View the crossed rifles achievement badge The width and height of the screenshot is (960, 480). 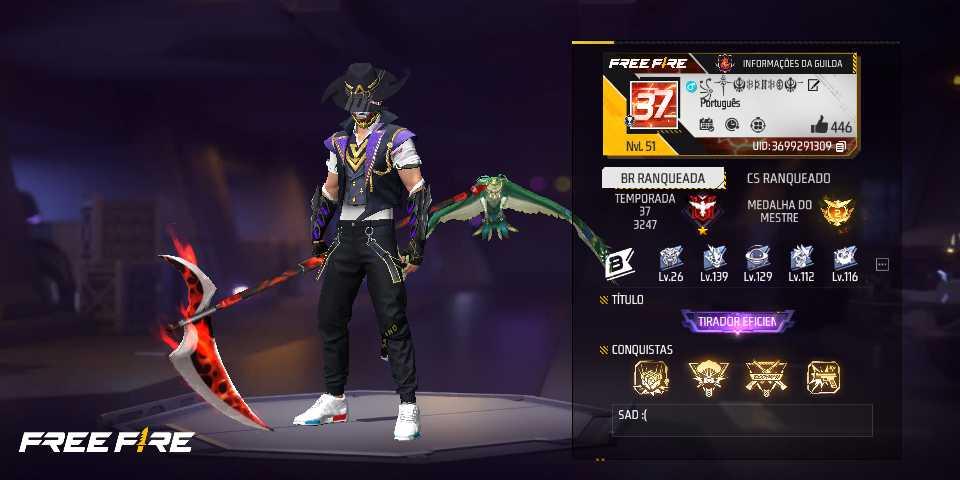coord(766,376)
